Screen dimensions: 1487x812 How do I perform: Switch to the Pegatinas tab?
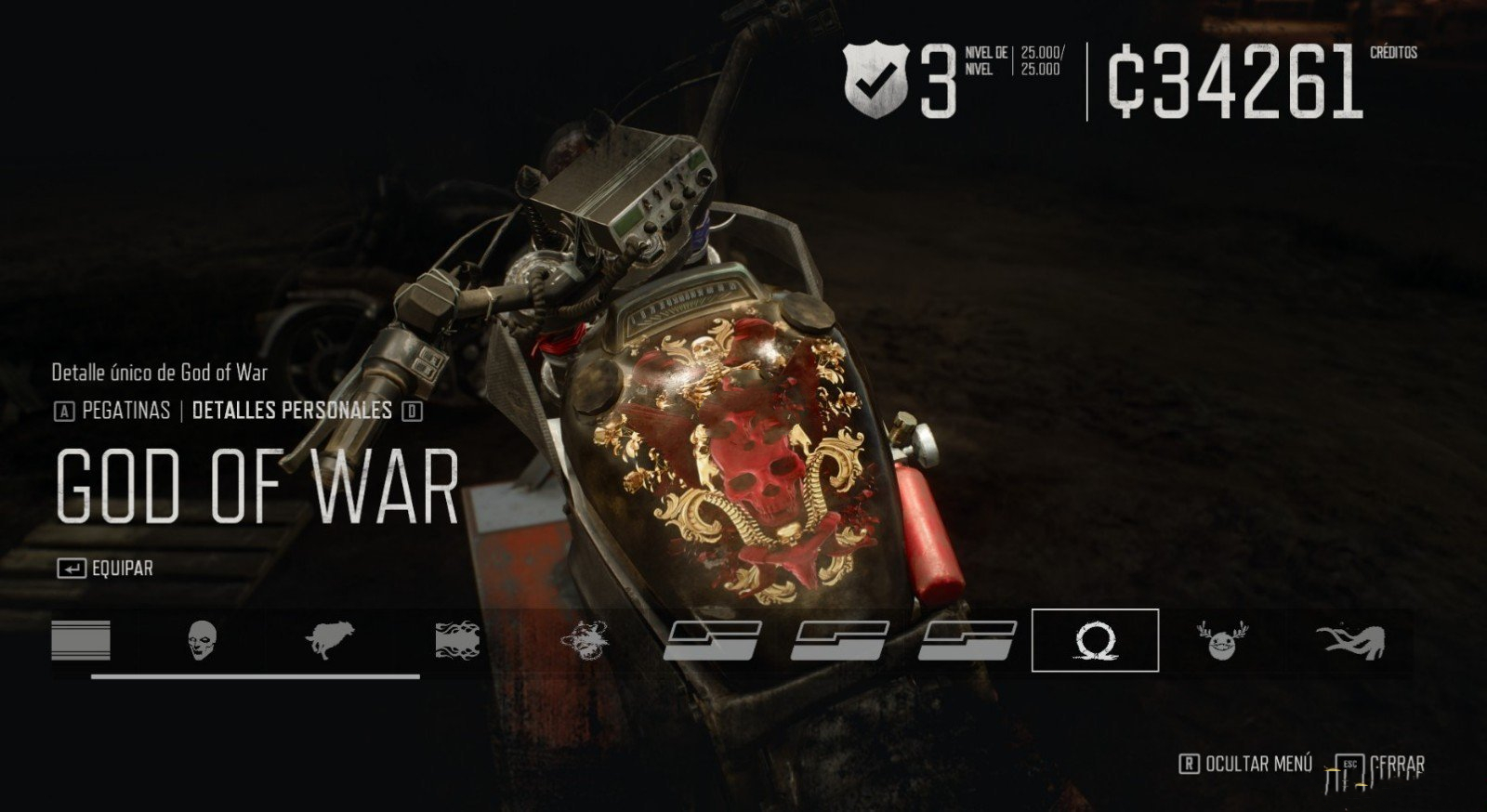tap(125, 411)
